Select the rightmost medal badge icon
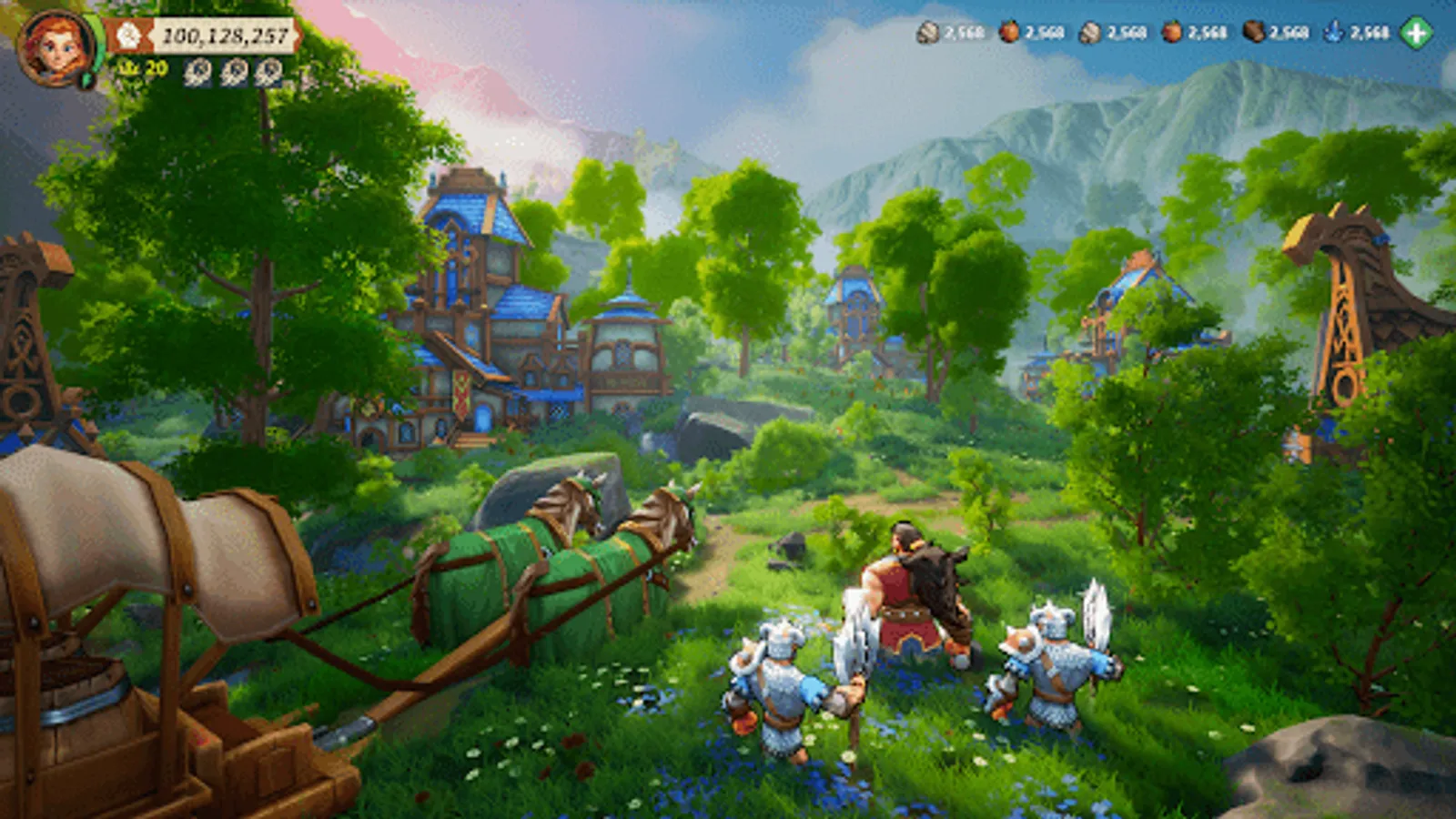The width and height of the screenshot is (1456, 819). [x=270, y=71]
